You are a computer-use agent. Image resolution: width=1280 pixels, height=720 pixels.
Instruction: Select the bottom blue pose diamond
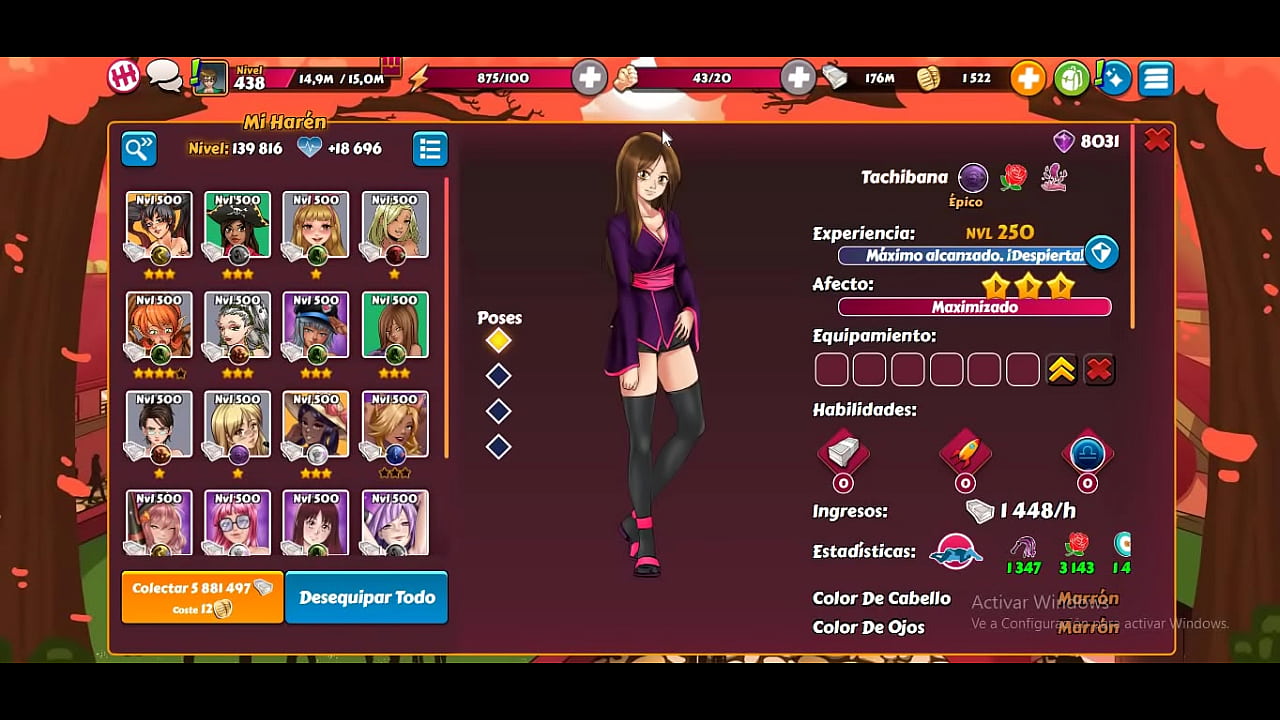pos(498,447)
